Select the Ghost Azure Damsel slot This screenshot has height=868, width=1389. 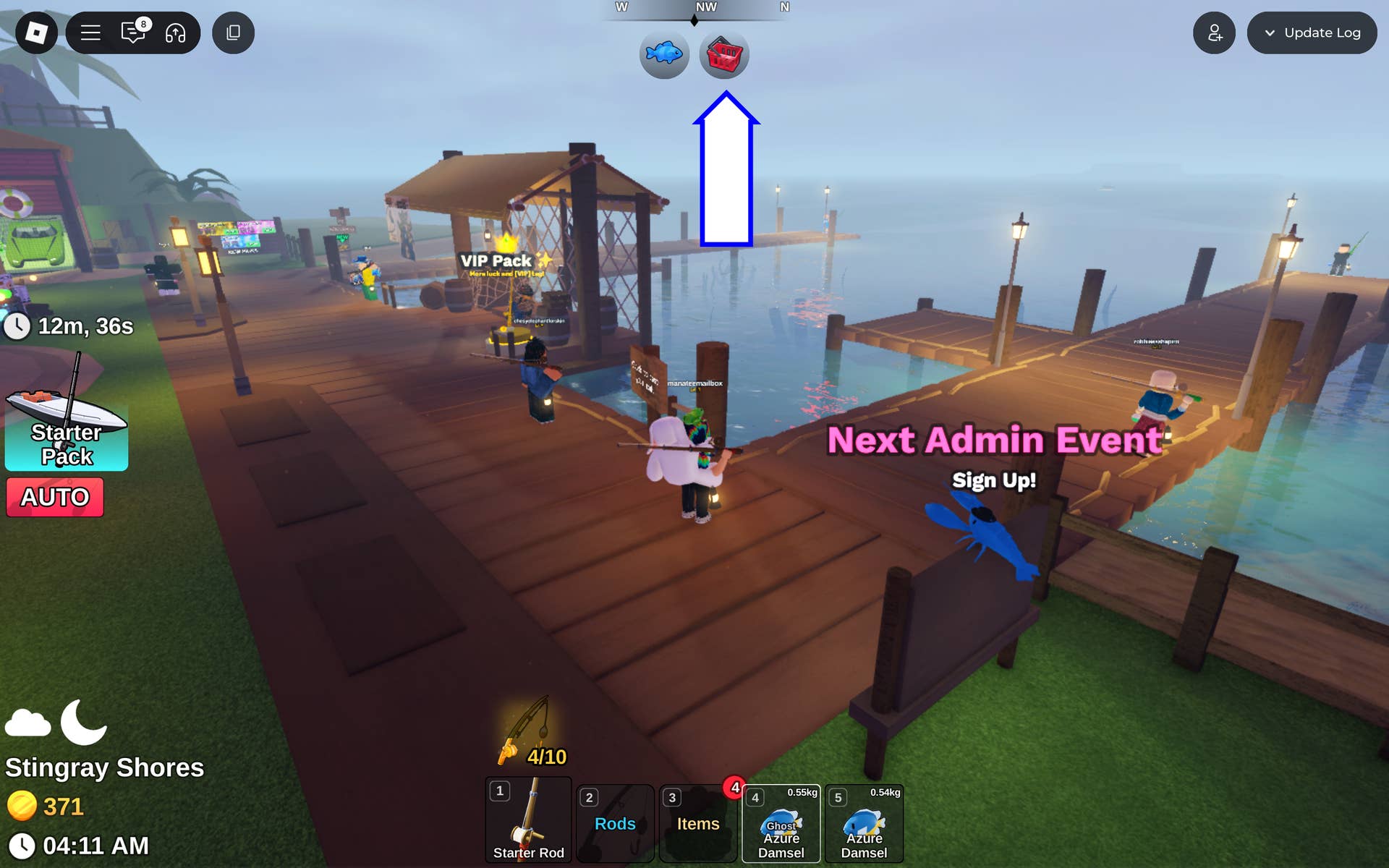781,825
